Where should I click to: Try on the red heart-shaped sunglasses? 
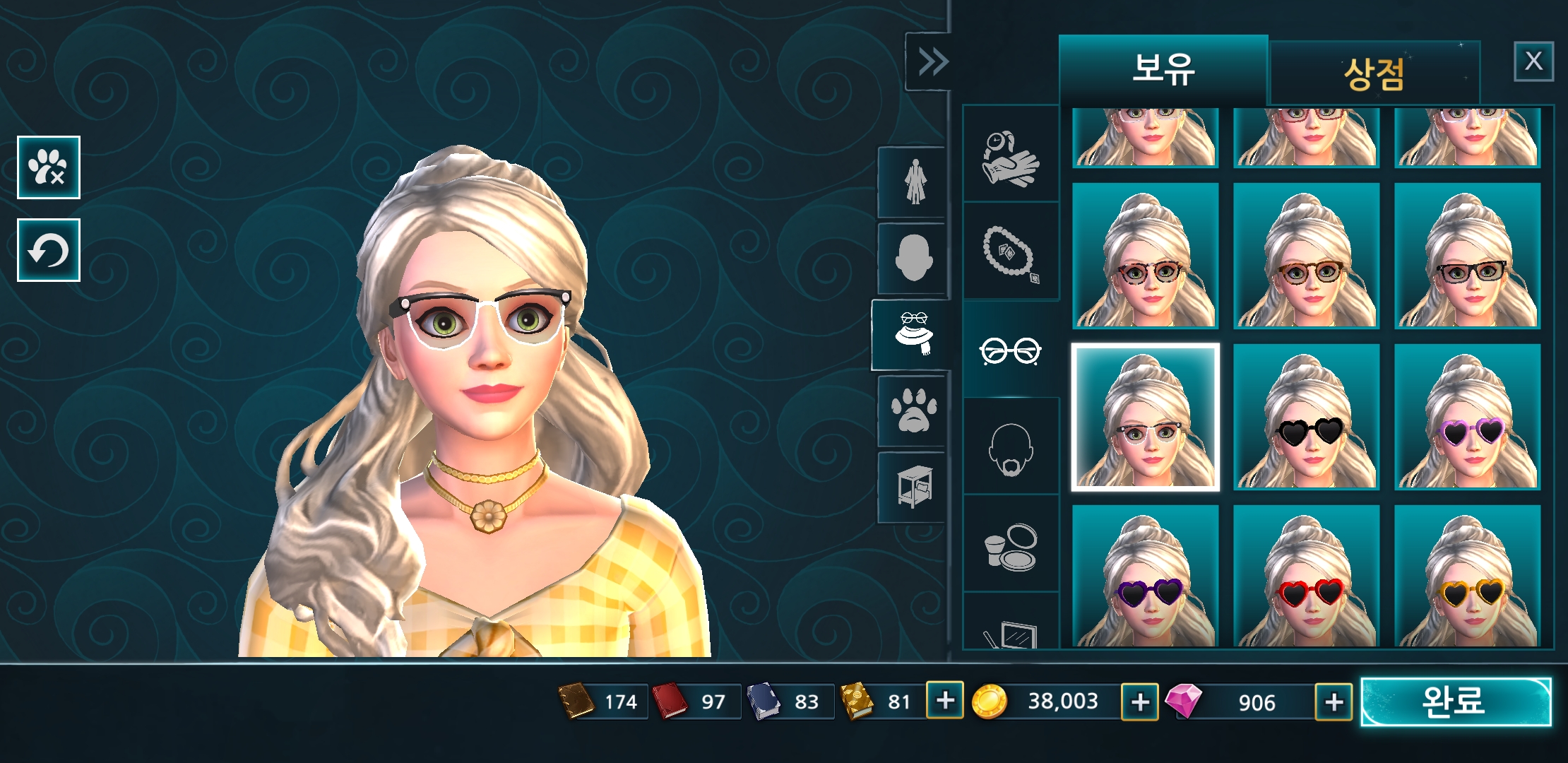1306,576
